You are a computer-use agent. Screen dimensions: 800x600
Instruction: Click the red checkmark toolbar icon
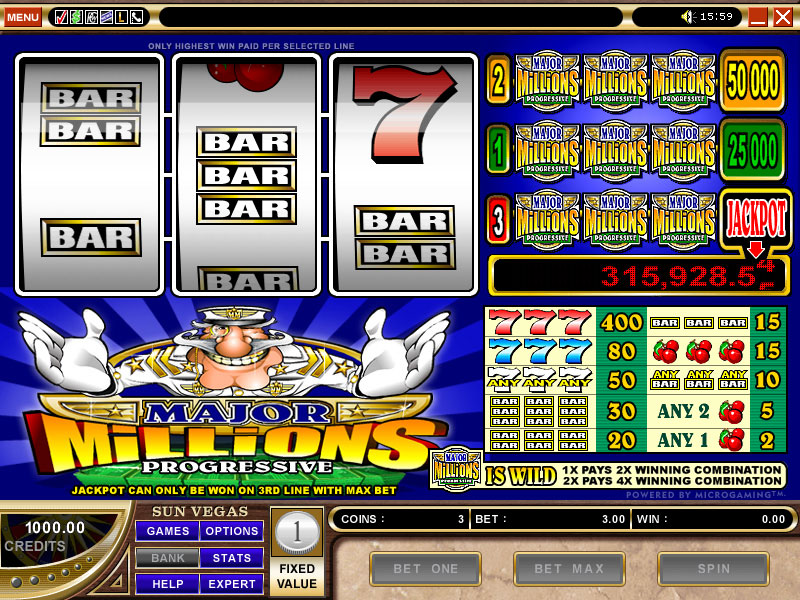point(61,17)
